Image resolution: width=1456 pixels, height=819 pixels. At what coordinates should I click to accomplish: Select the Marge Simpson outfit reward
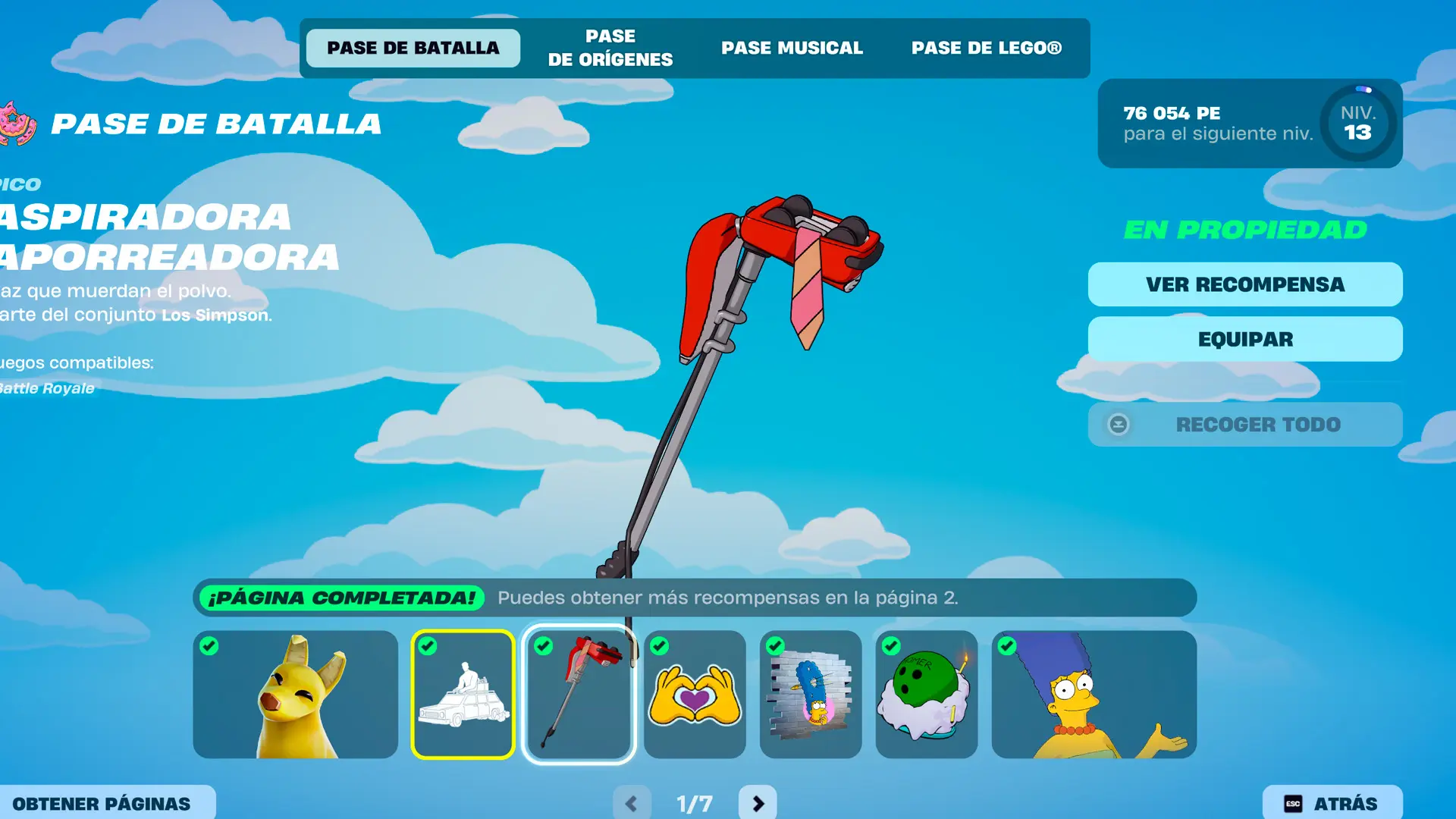click(x=1094, y=695)
